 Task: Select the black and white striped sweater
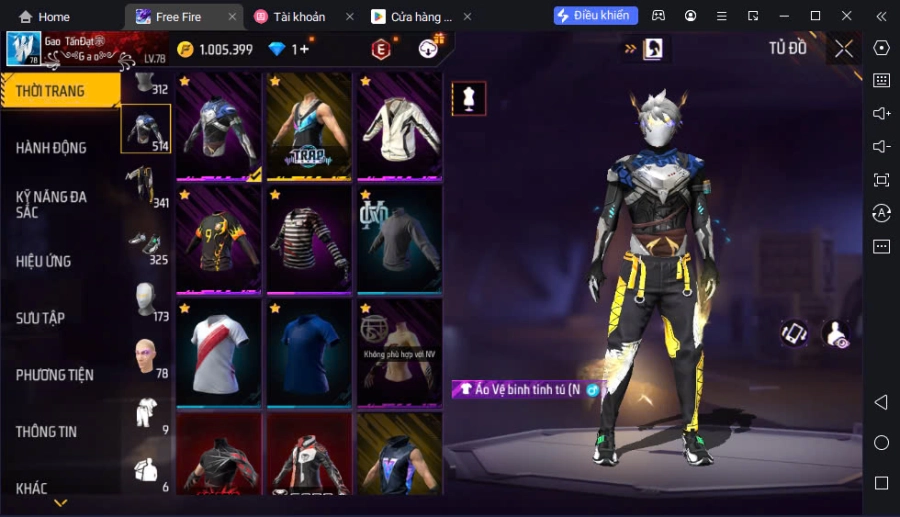click(x=308, y=238)
